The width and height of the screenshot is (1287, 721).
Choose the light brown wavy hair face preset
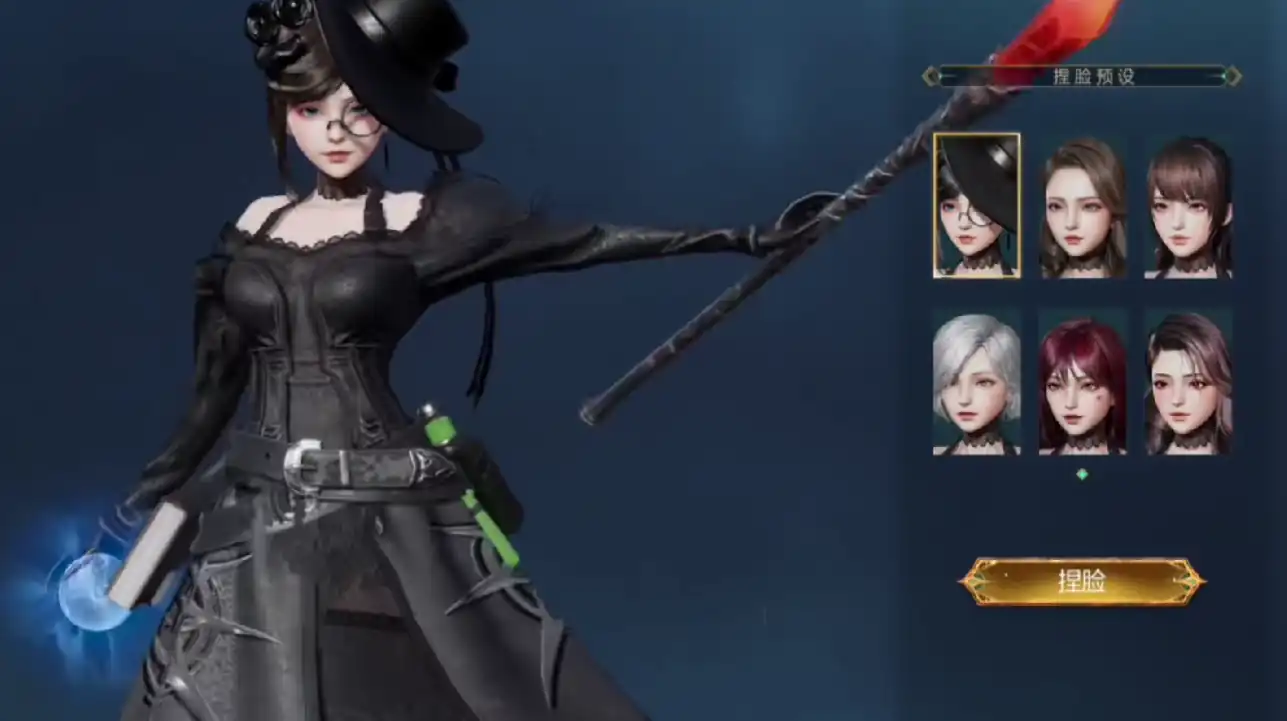click(x=1083, y=207)
